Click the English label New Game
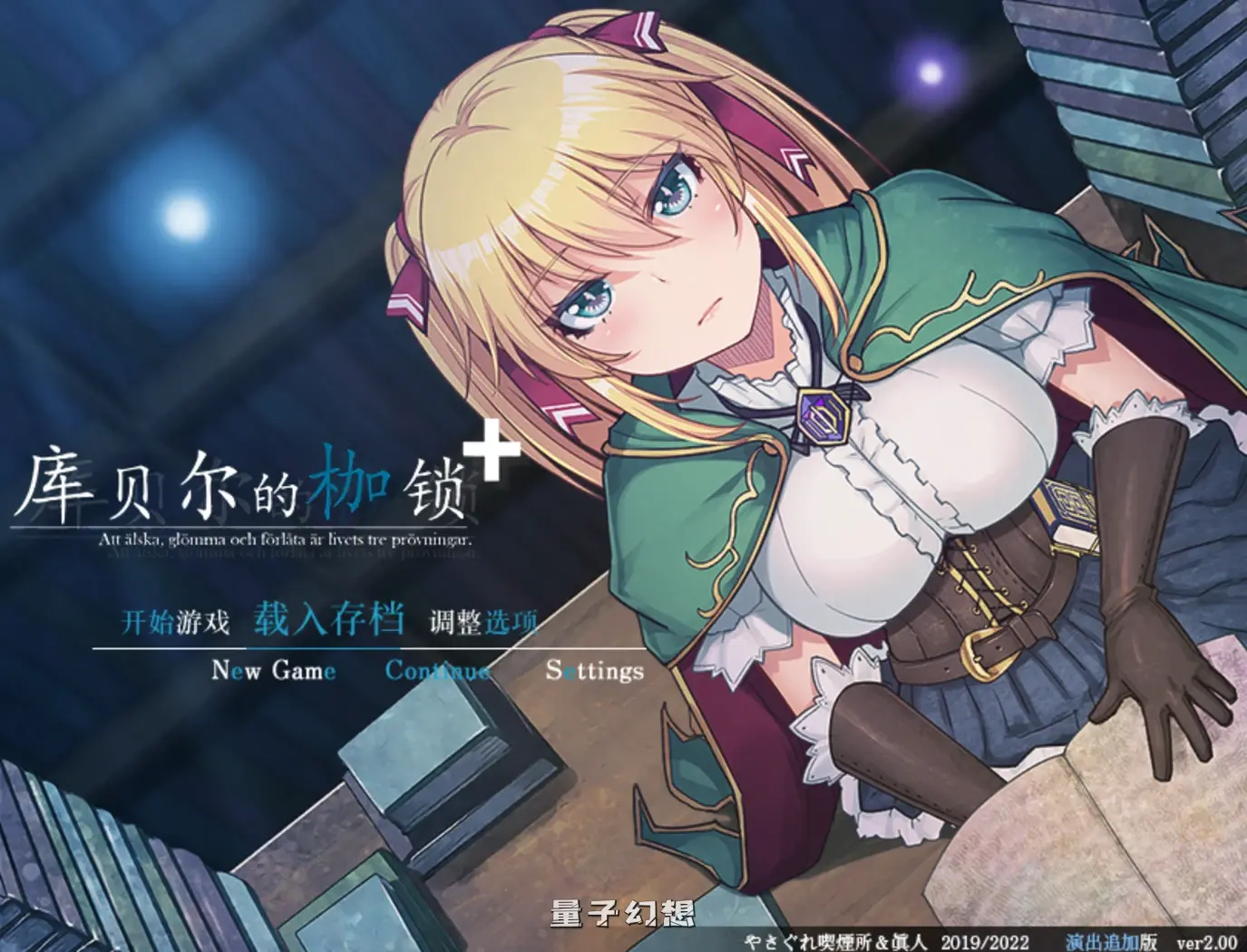Image resolution: width=1247 pixels, height=952 pixels. 273,673
